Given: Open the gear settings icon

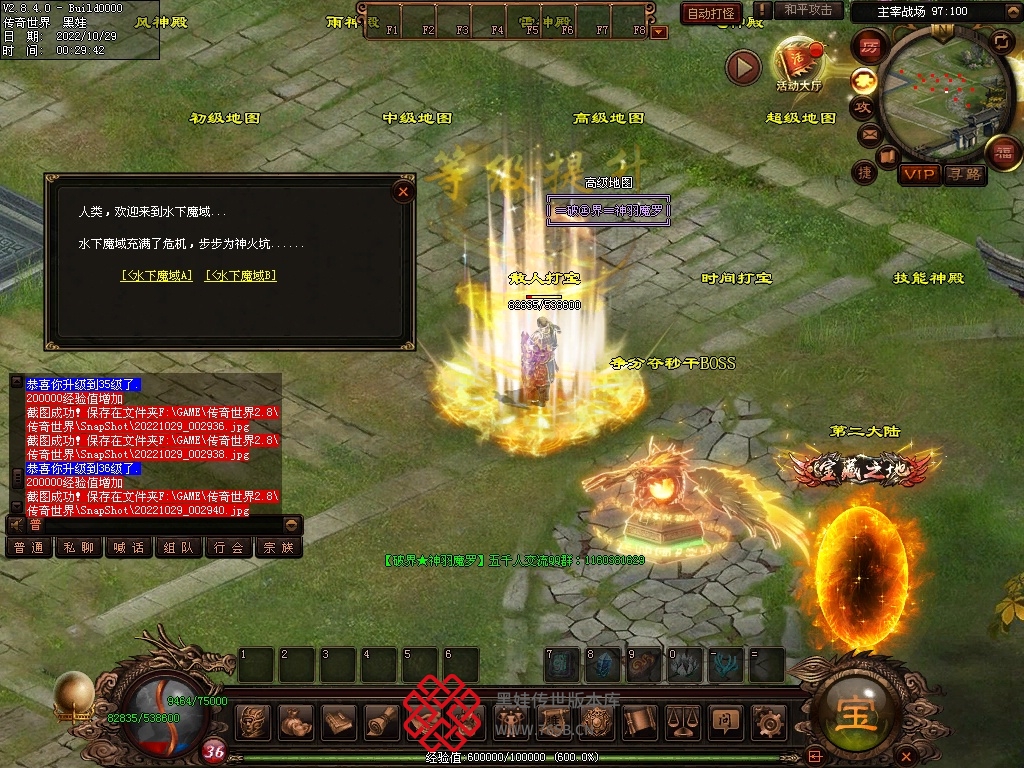Looking at the screenshot, I should pos(768,721).
